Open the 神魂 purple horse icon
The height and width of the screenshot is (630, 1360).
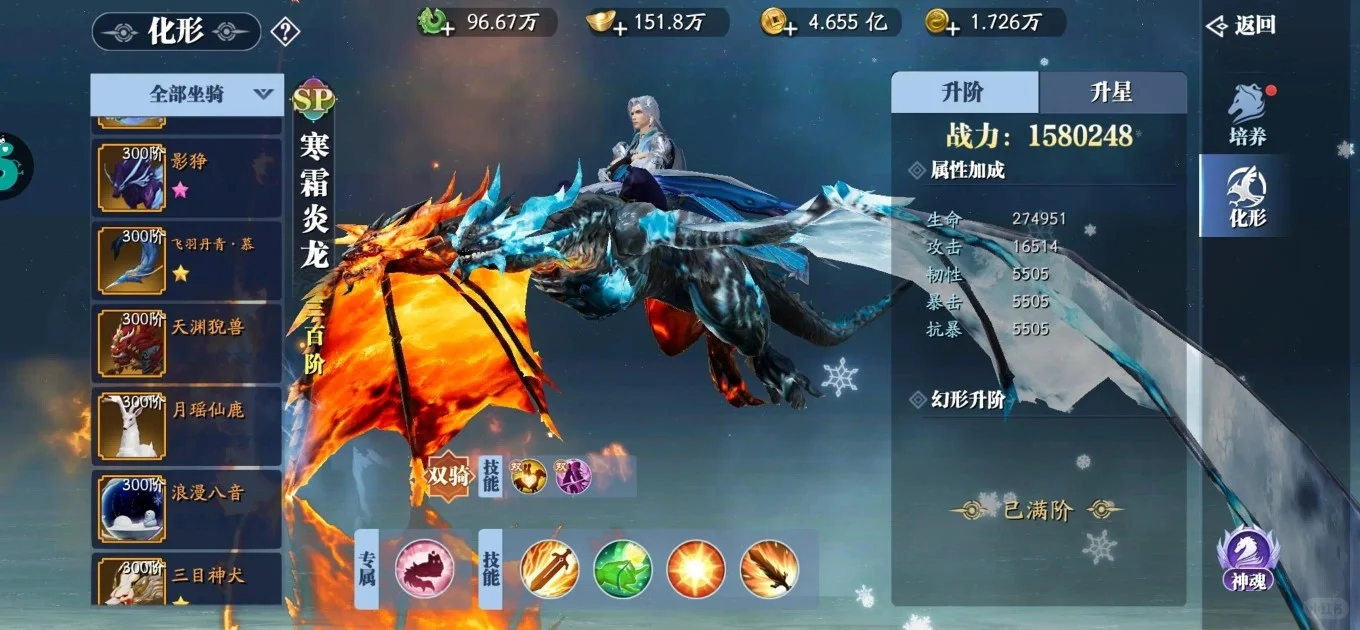click(1248, 558)
